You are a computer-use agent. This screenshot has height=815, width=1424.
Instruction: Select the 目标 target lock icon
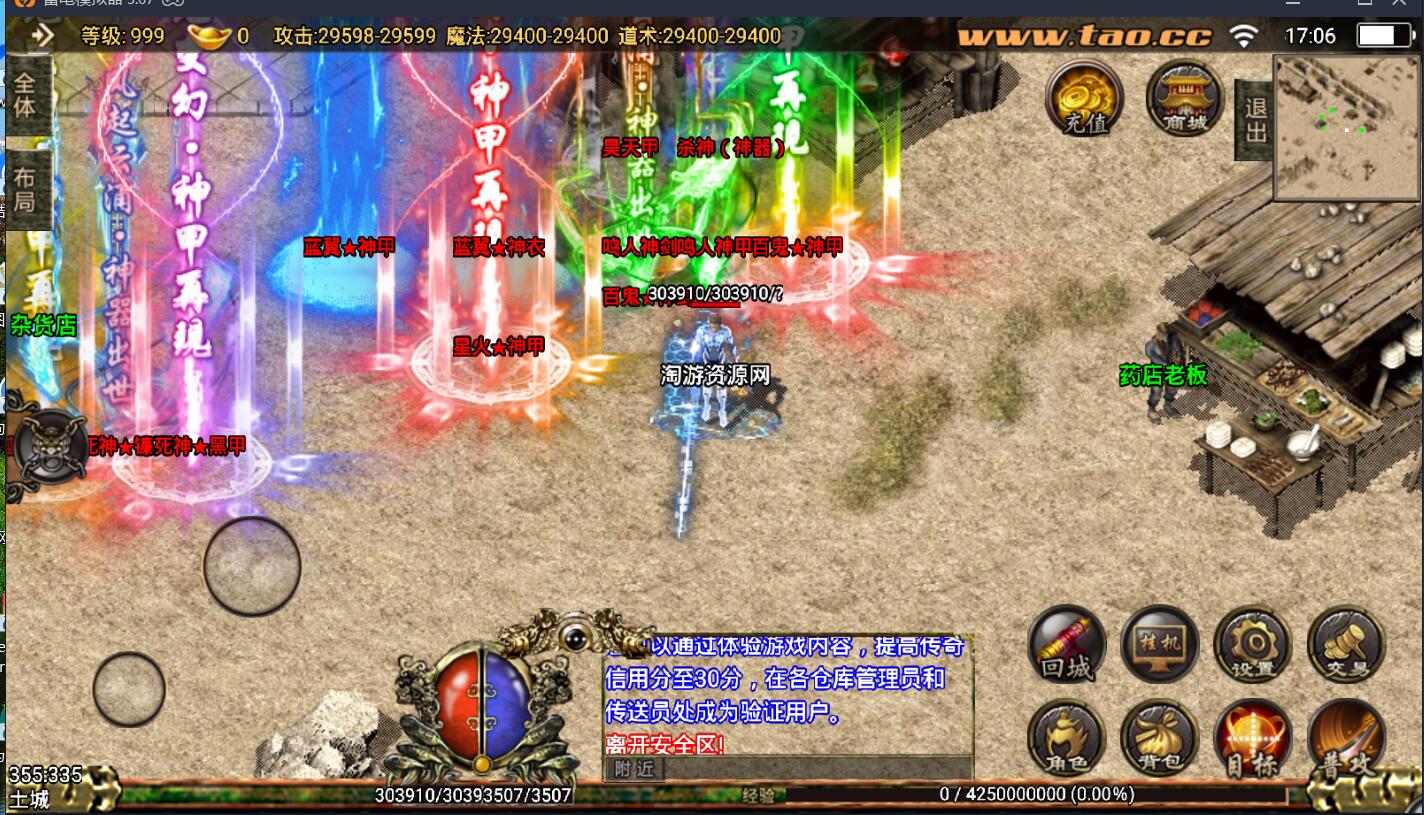(1250, 738)
